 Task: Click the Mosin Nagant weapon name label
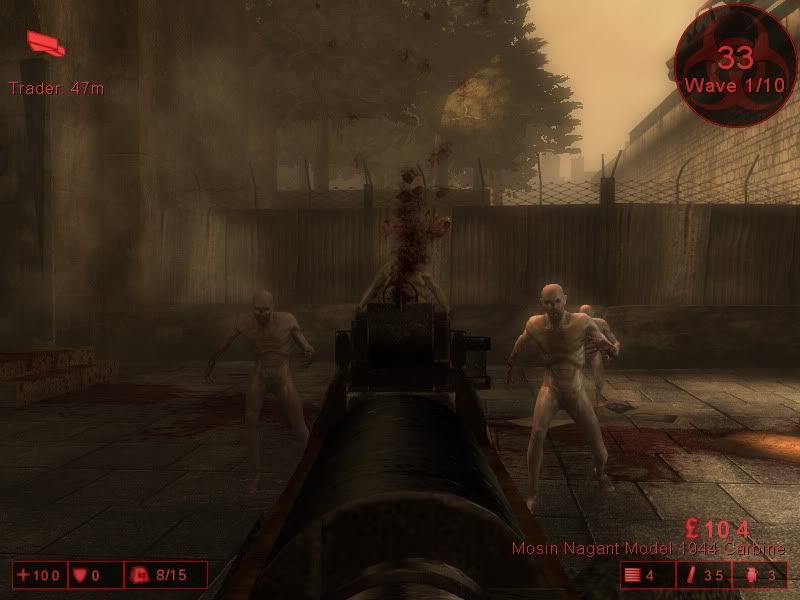648,549
